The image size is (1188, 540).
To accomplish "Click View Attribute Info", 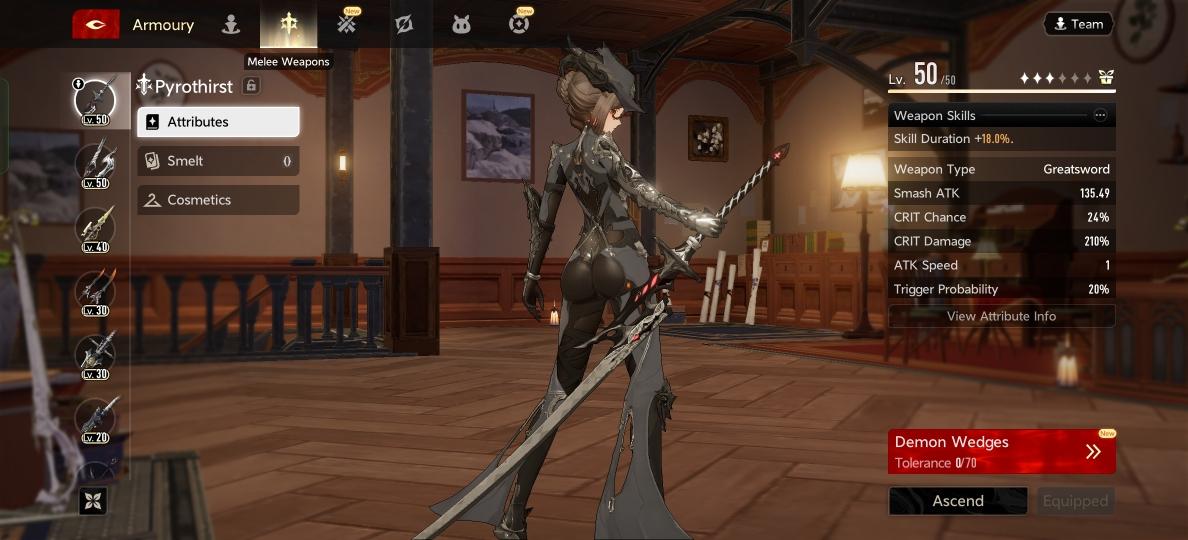I will tap(1001, 316).
